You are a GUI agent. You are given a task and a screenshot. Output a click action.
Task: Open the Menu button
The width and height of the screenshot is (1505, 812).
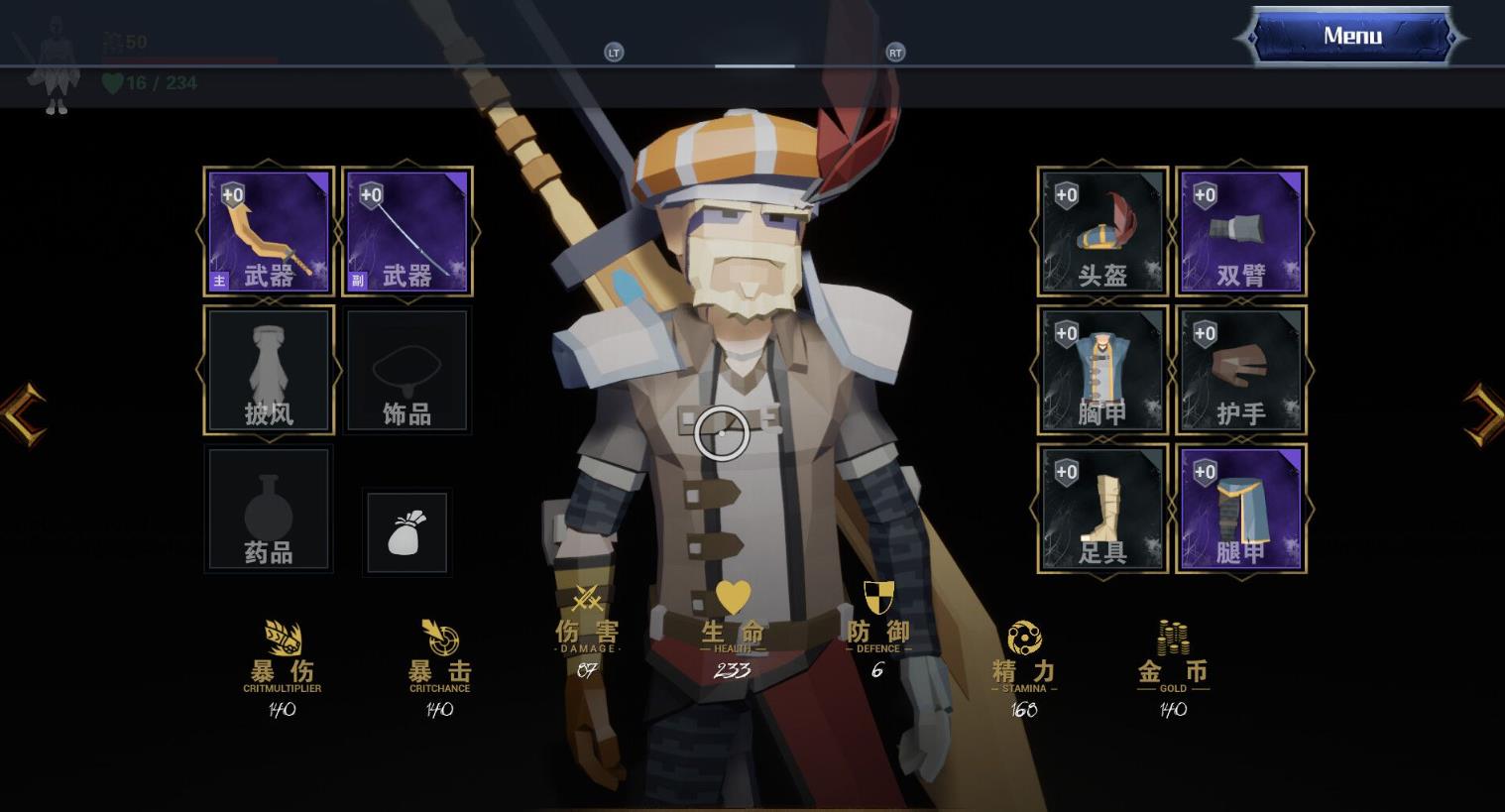pyautogui.click(x=1351, y=37)
